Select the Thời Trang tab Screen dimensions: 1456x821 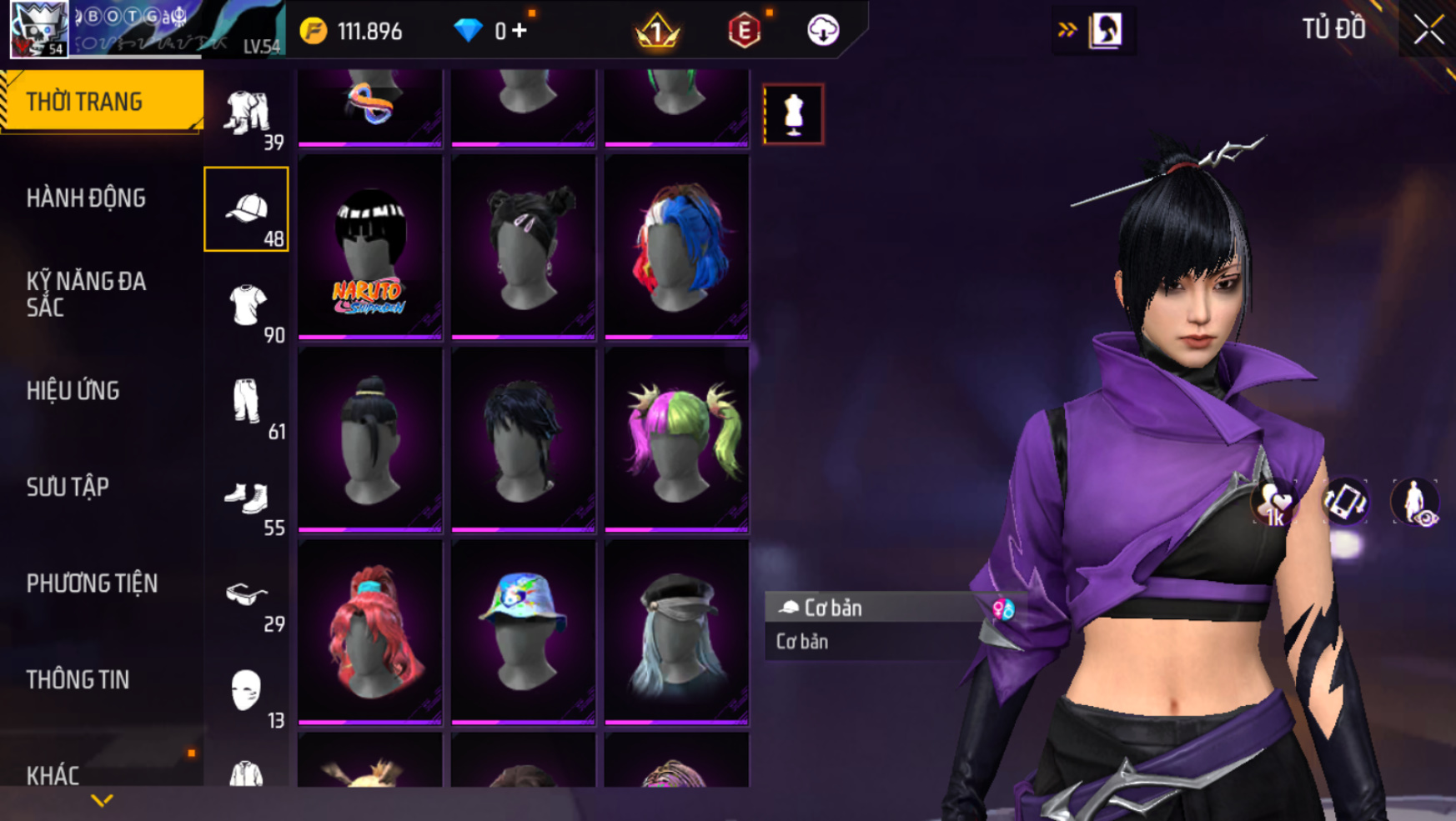[x=84, y=102]
